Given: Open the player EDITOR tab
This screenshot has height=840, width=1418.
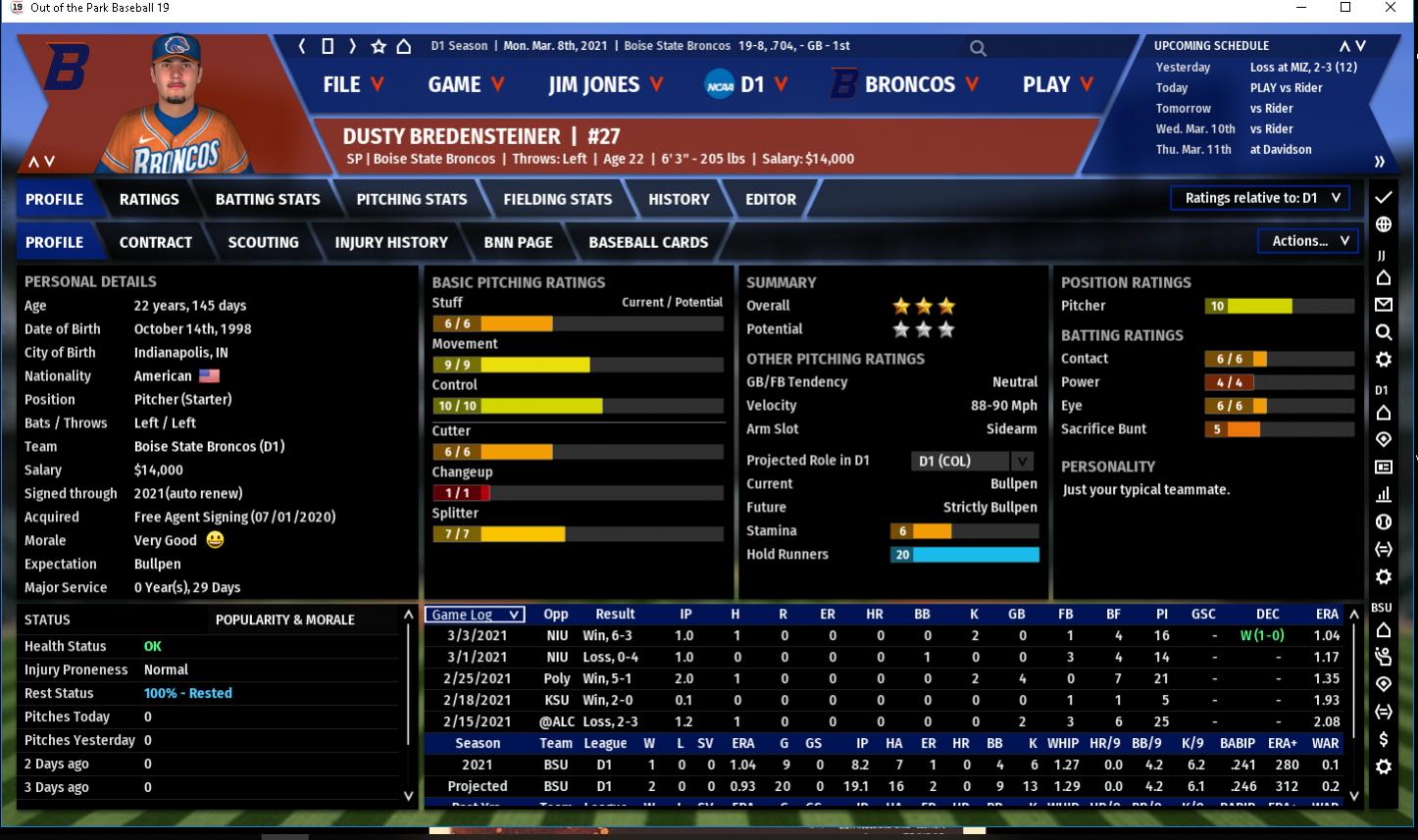Looking at the screenshot, I should click(x=771, y=199).
